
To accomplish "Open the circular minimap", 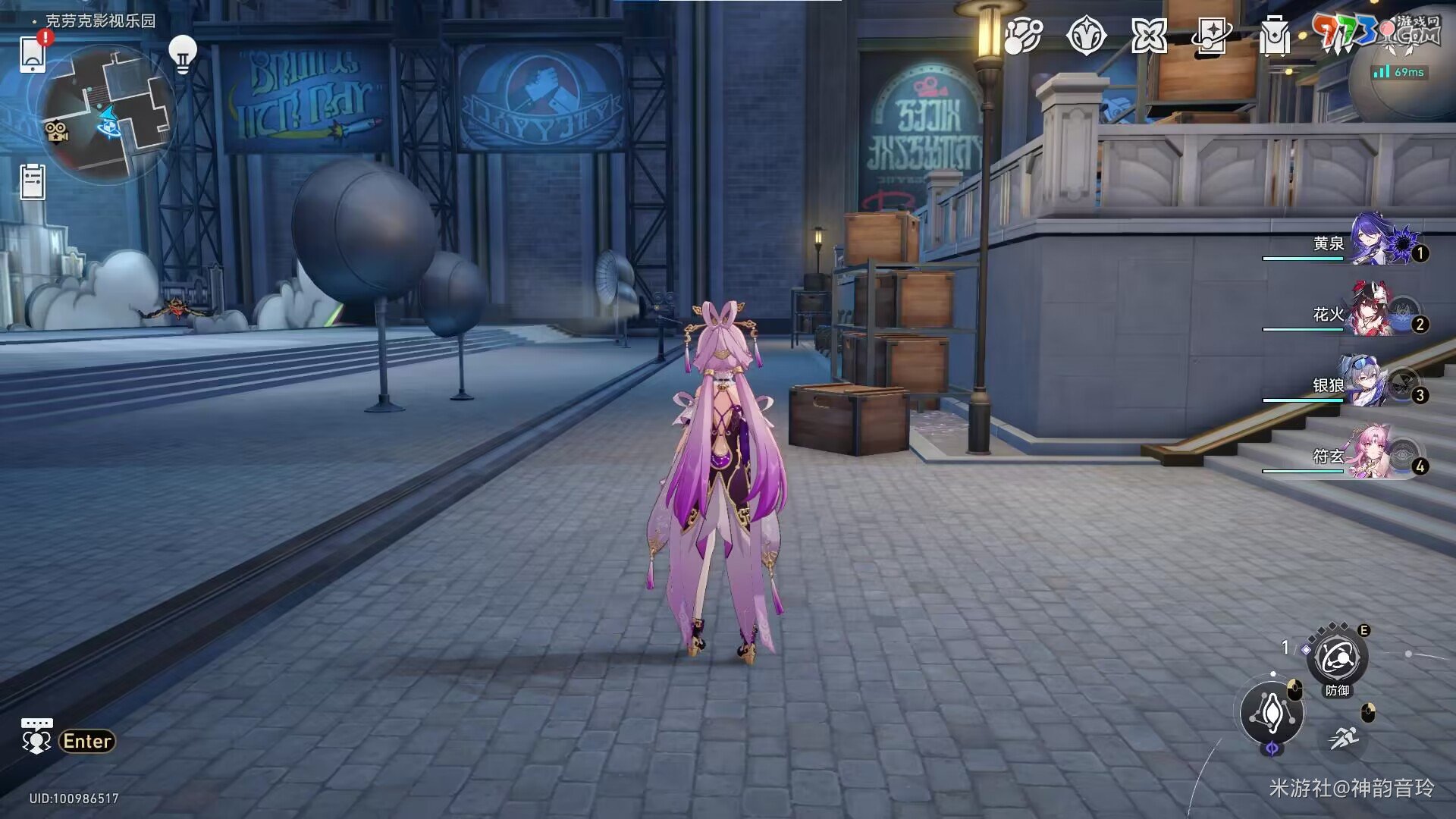I will click(106, 114).
